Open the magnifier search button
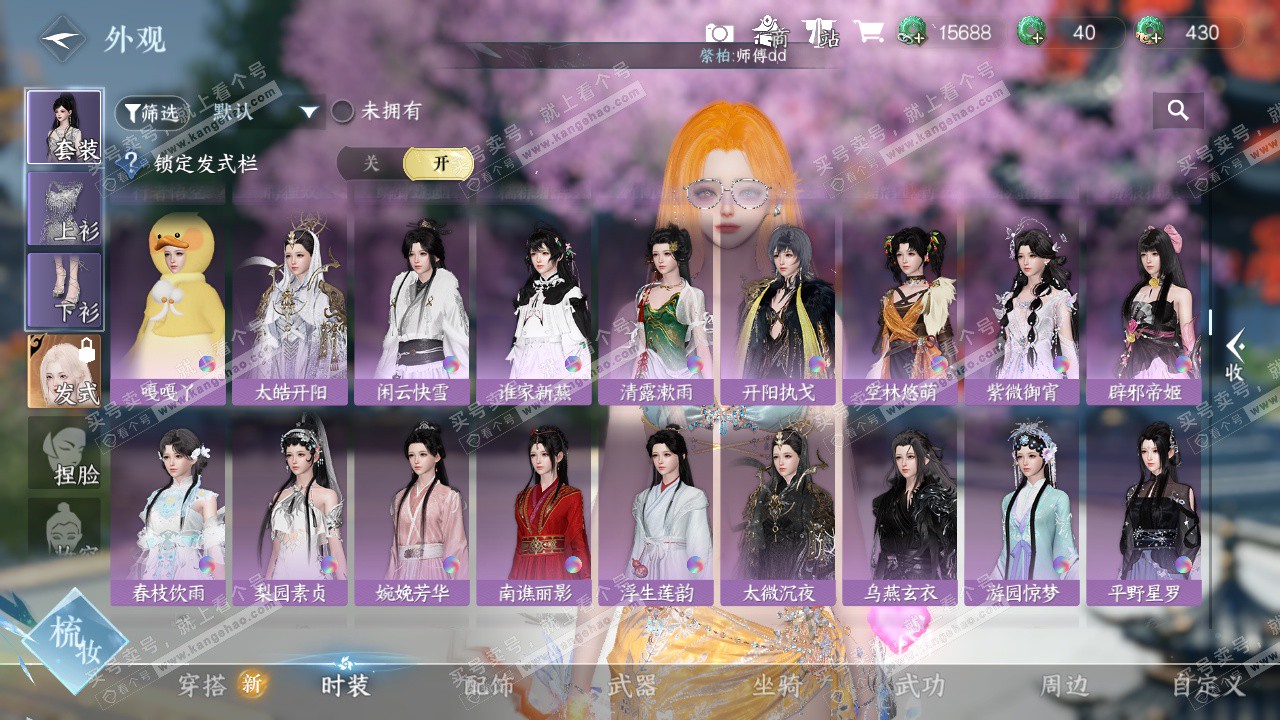Image resolution: width=1280 pixels, height=720 pixels. [1178, 111]
